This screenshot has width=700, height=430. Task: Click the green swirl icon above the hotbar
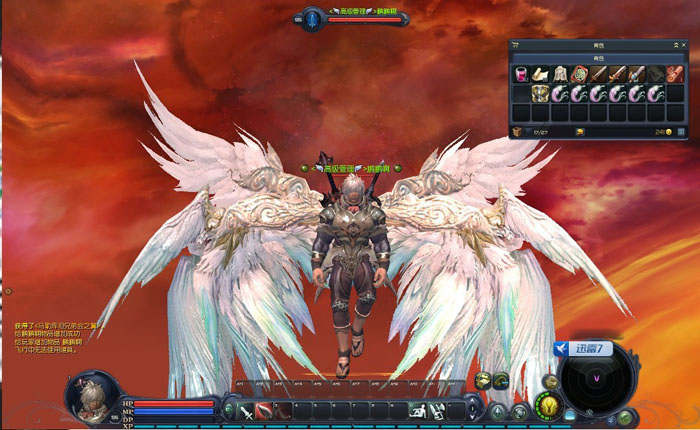tap(501, 379)
